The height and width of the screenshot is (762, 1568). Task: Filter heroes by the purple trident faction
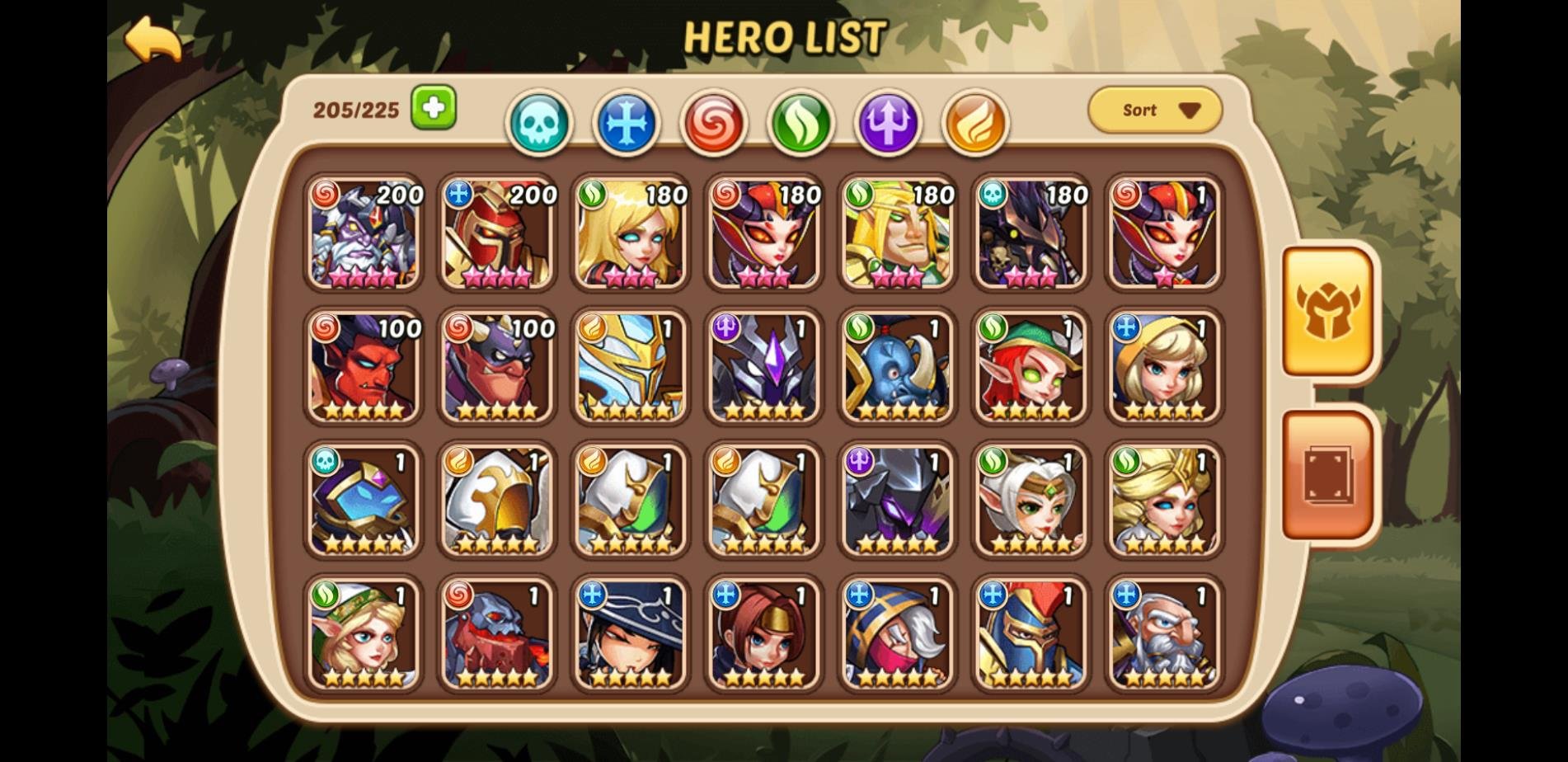[x=888, y=124]
